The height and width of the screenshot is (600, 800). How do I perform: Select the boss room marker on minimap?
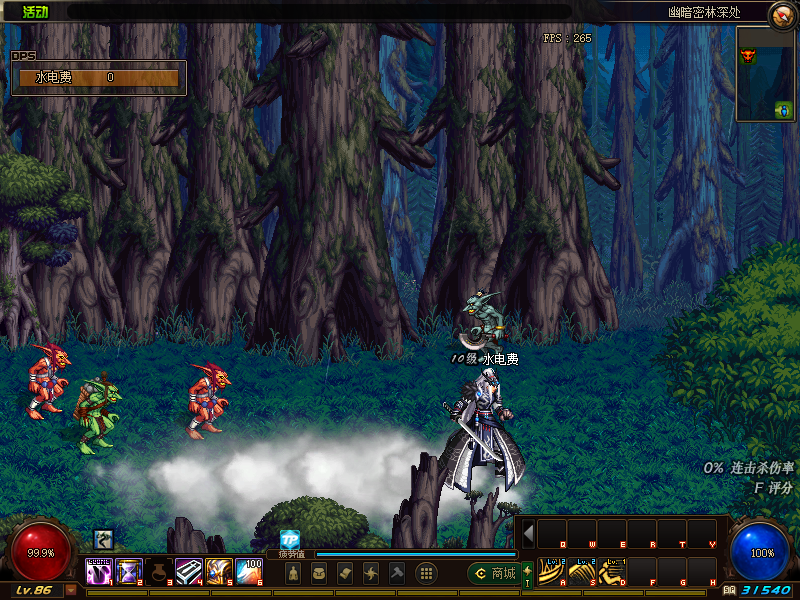coord(747,55)
